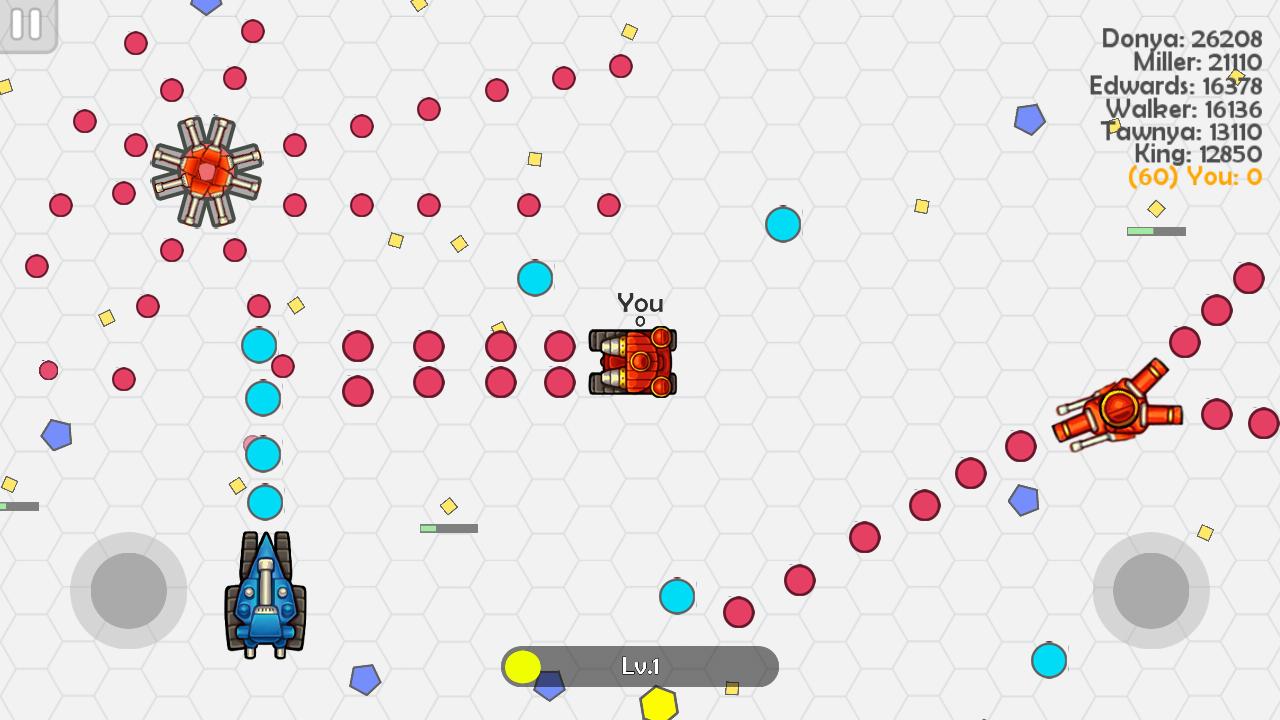Viewport: 1280px width, 720px height.
Task: Click the Lv.1 experience bar
Action: 639,666
